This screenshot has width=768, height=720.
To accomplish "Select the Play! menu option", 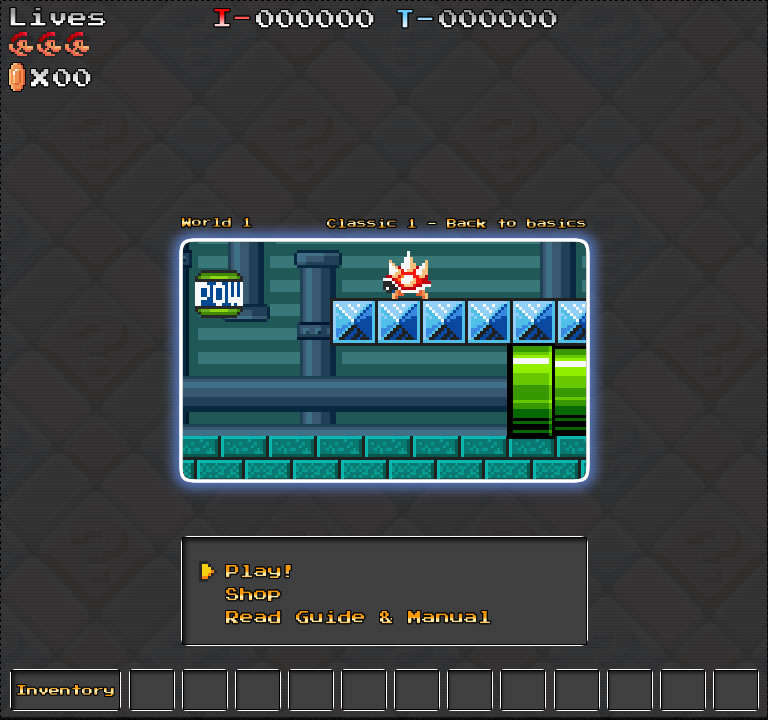I will tap(258, 571).
